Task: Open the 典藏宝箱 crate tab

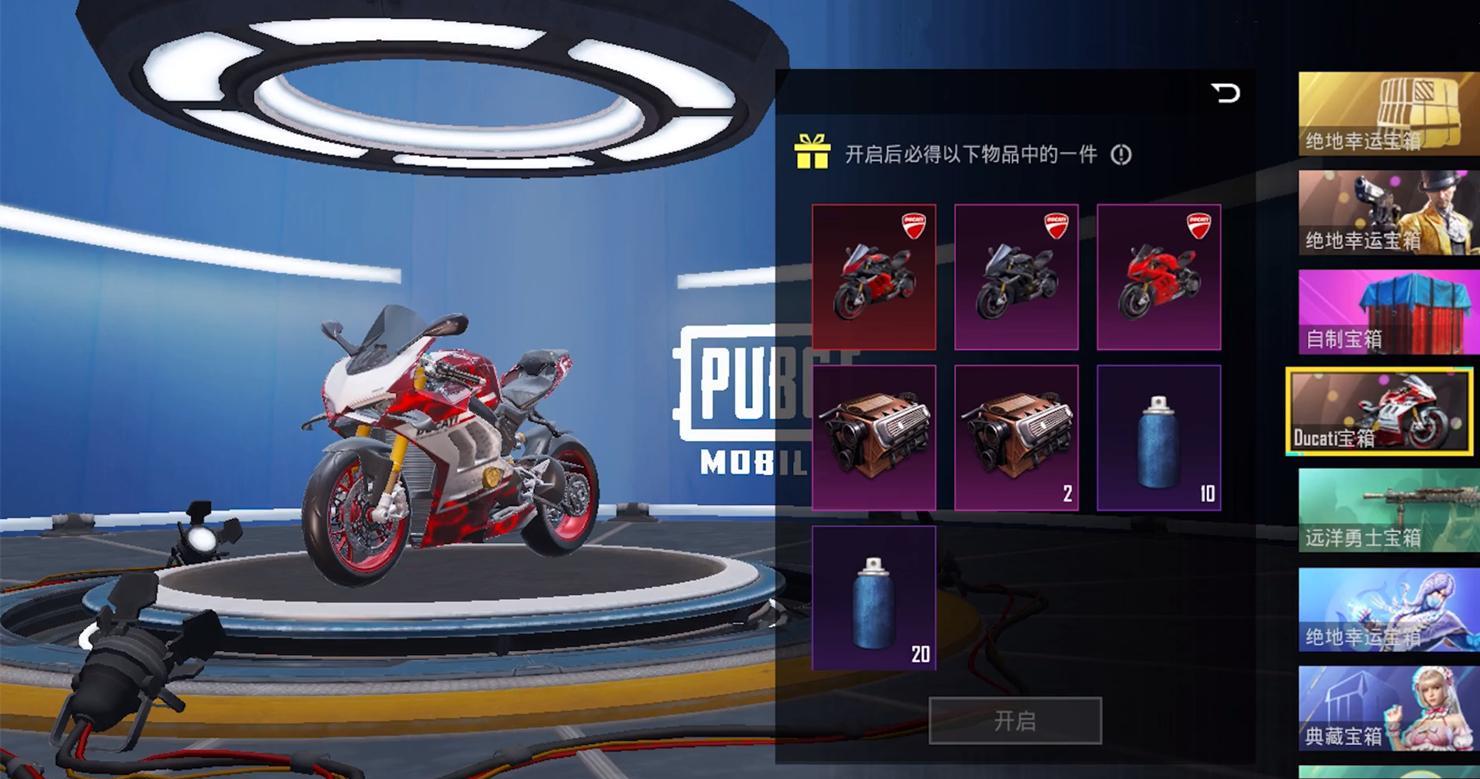Action: (x=1389, y=709)
